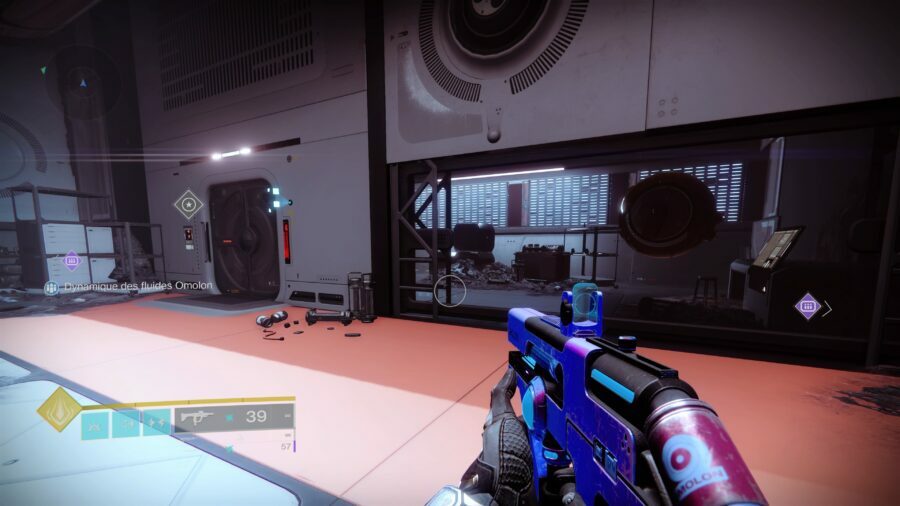The height and width of the screenshot is (506, 900).
Task: Click the first cyan ability square
Action: (95, 424)
